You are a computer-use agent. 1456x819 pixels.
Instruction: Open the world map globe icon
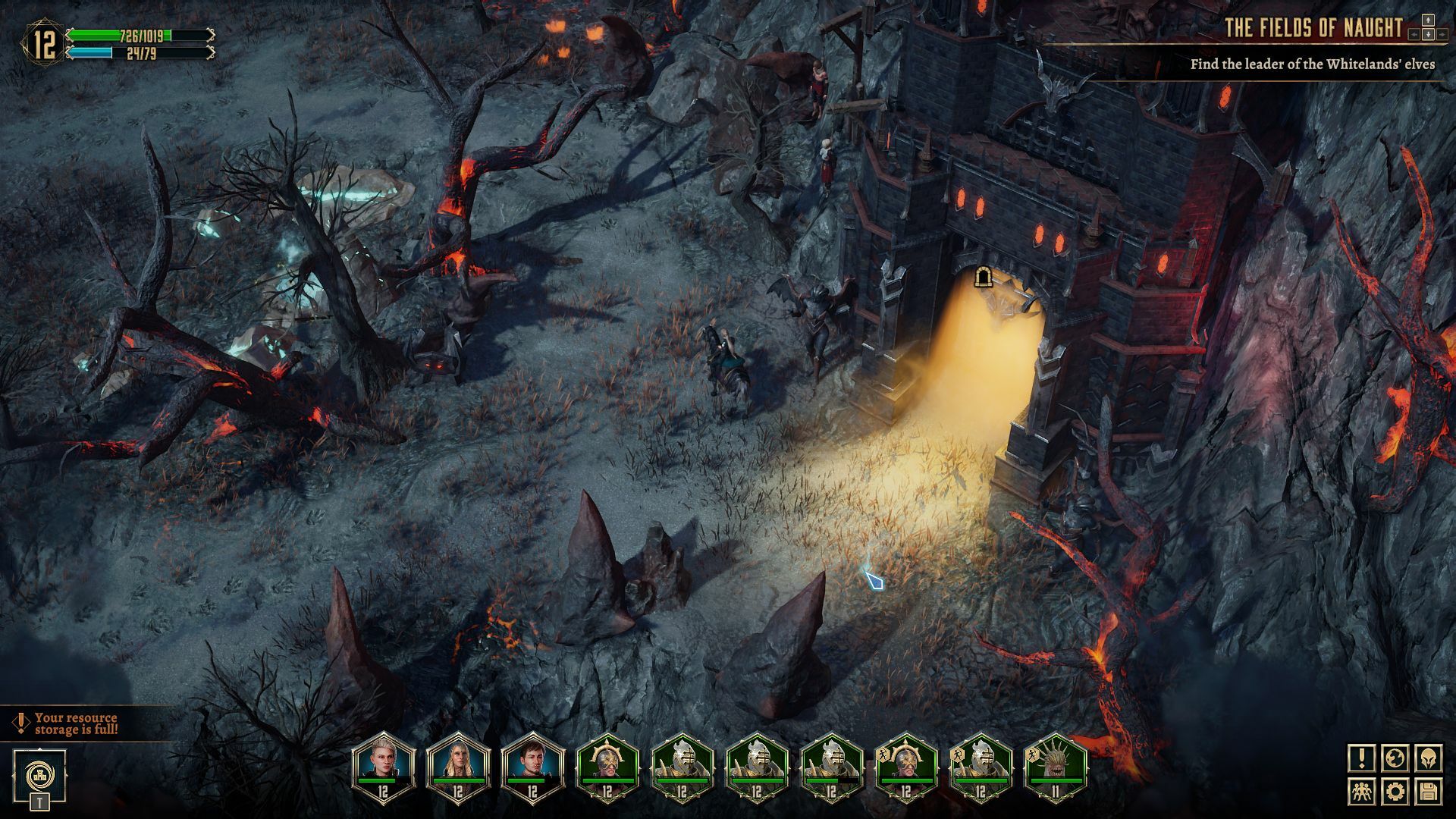(1395, 758)
